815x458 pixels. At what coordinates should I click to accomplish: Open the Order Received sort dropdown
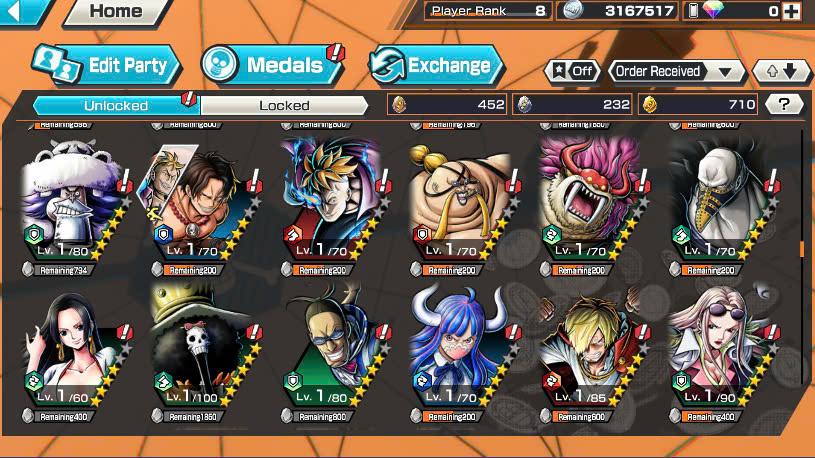click(x=677, y=71)
